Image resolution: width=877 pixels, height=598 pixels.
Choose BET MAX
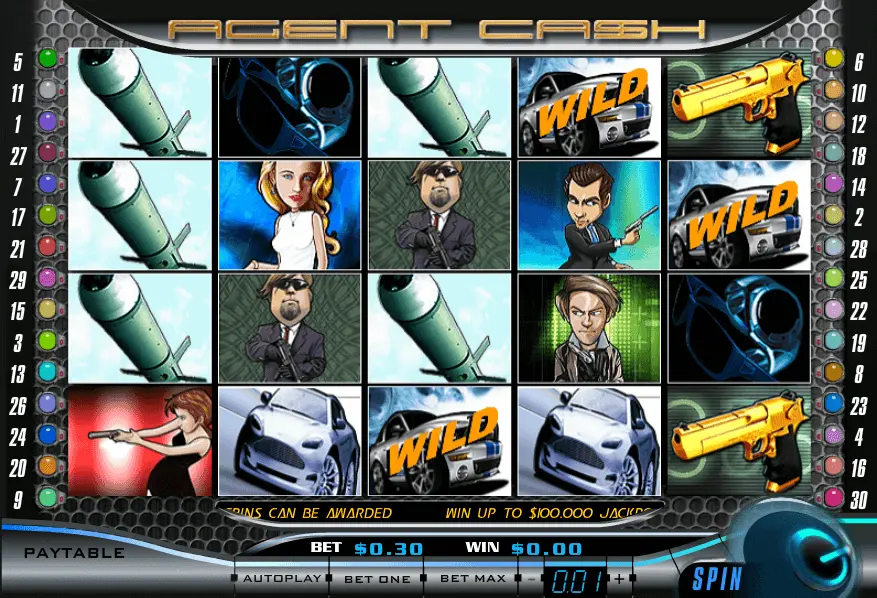[x=471, y=578]
